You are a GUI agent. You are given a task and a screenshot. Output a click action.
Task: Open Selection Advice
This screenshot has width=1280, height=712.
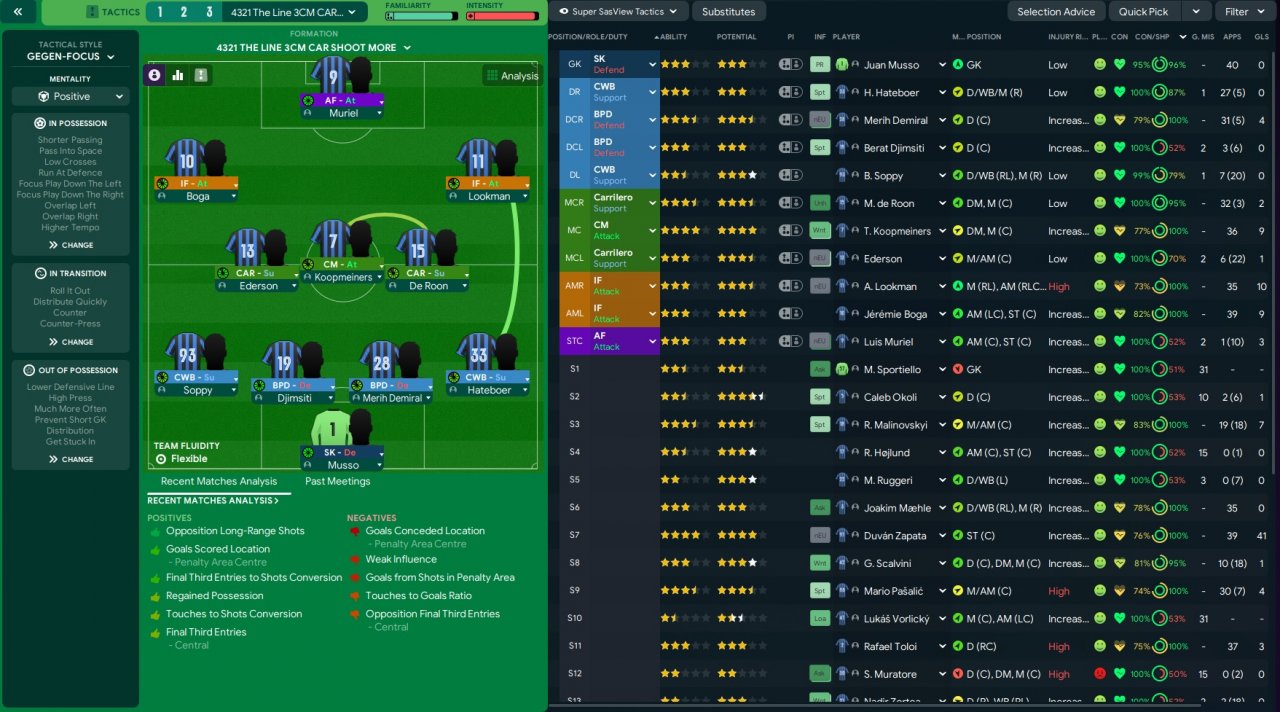click(x=1056, y=12)
